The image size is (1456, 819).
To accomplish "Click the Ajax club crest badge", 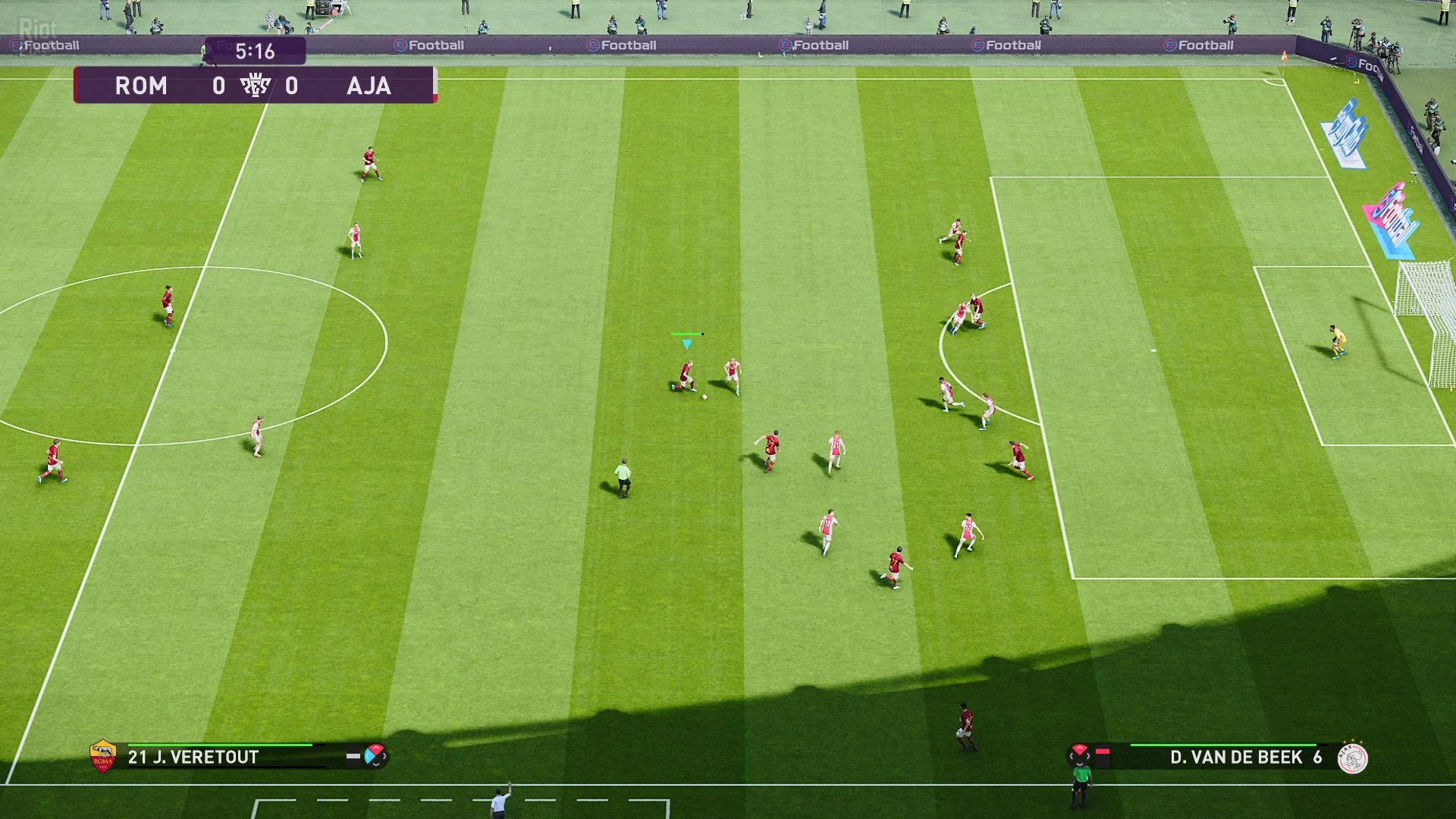I will (x=1354, y=758).
